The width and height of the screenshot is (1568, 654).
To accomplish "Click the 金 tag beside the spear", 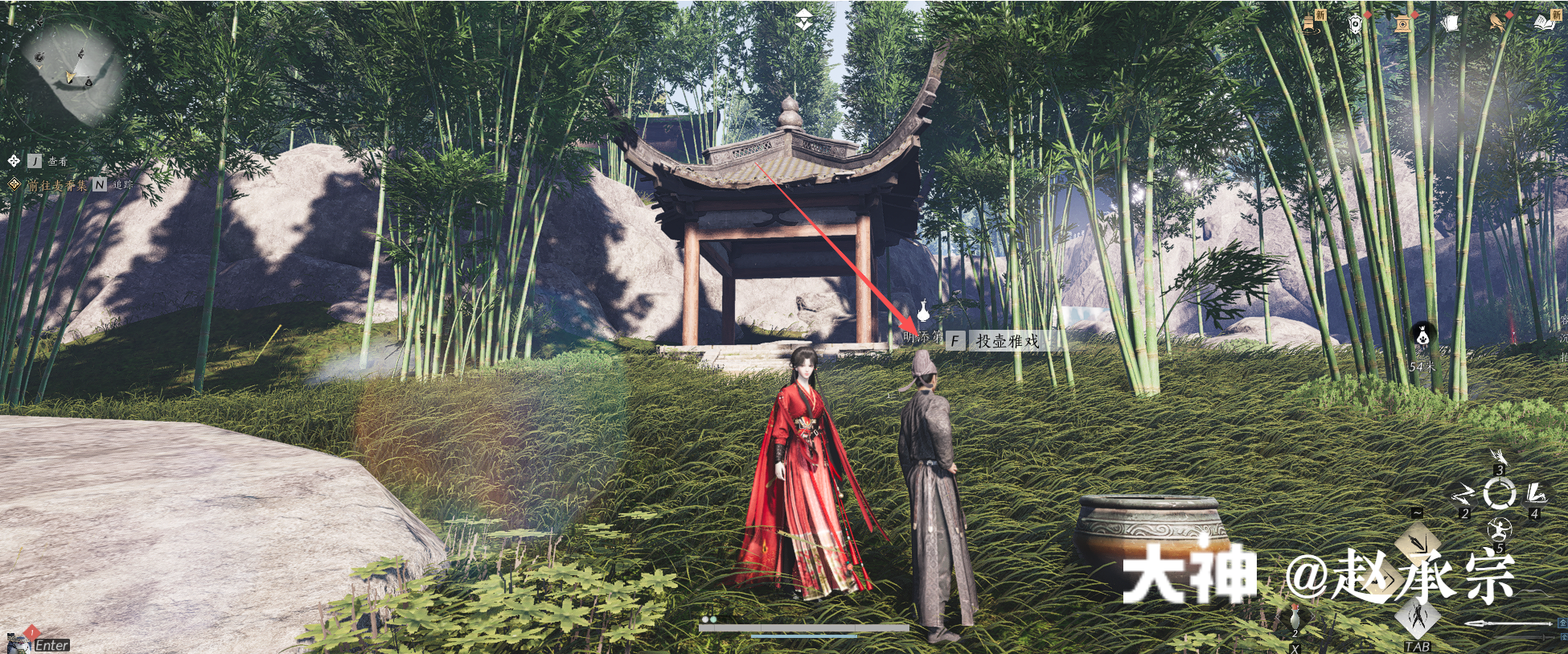I will pos(1563,623).
